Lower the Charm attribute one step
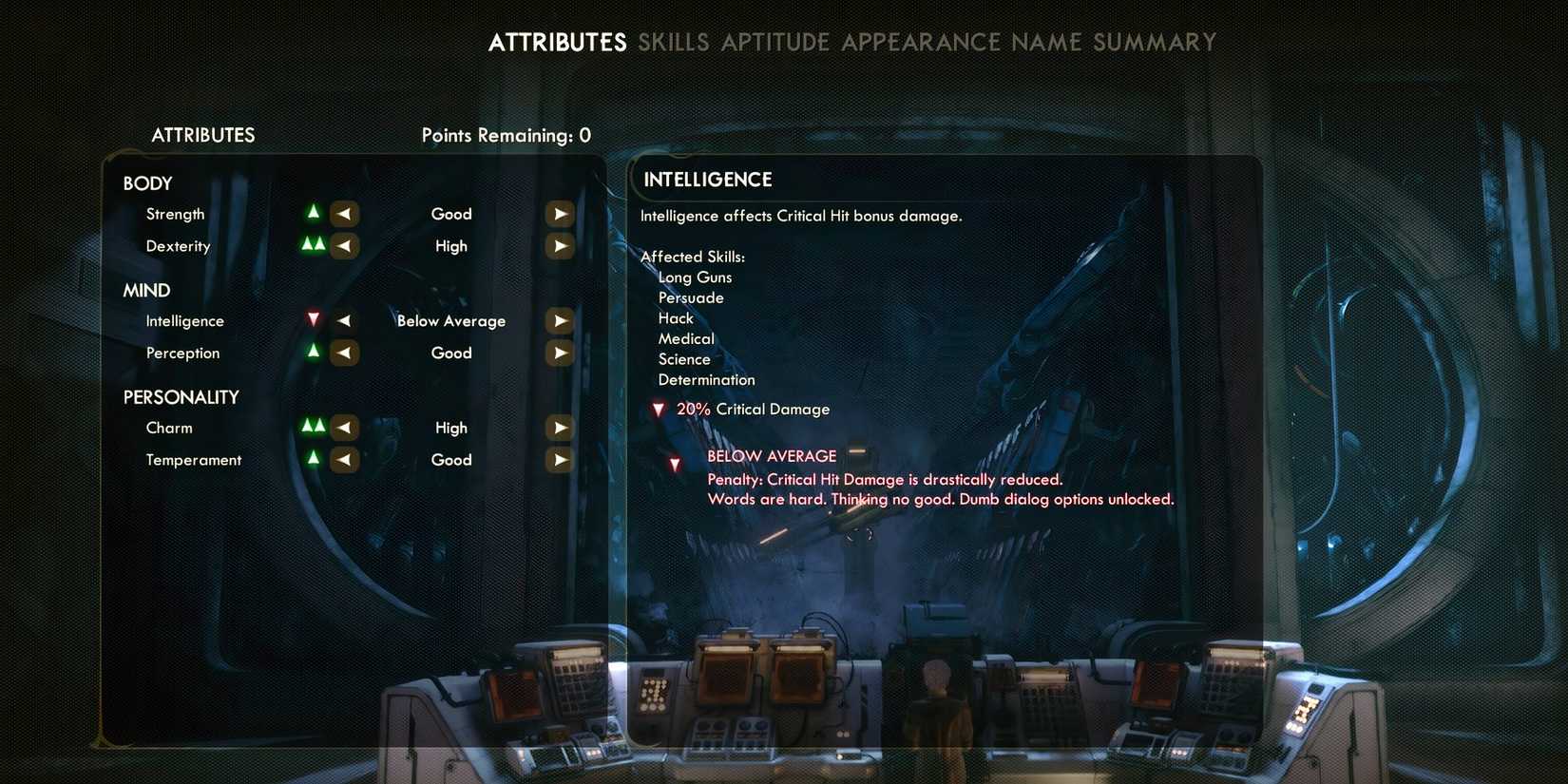1568x784 pixels. coord(344,427)
